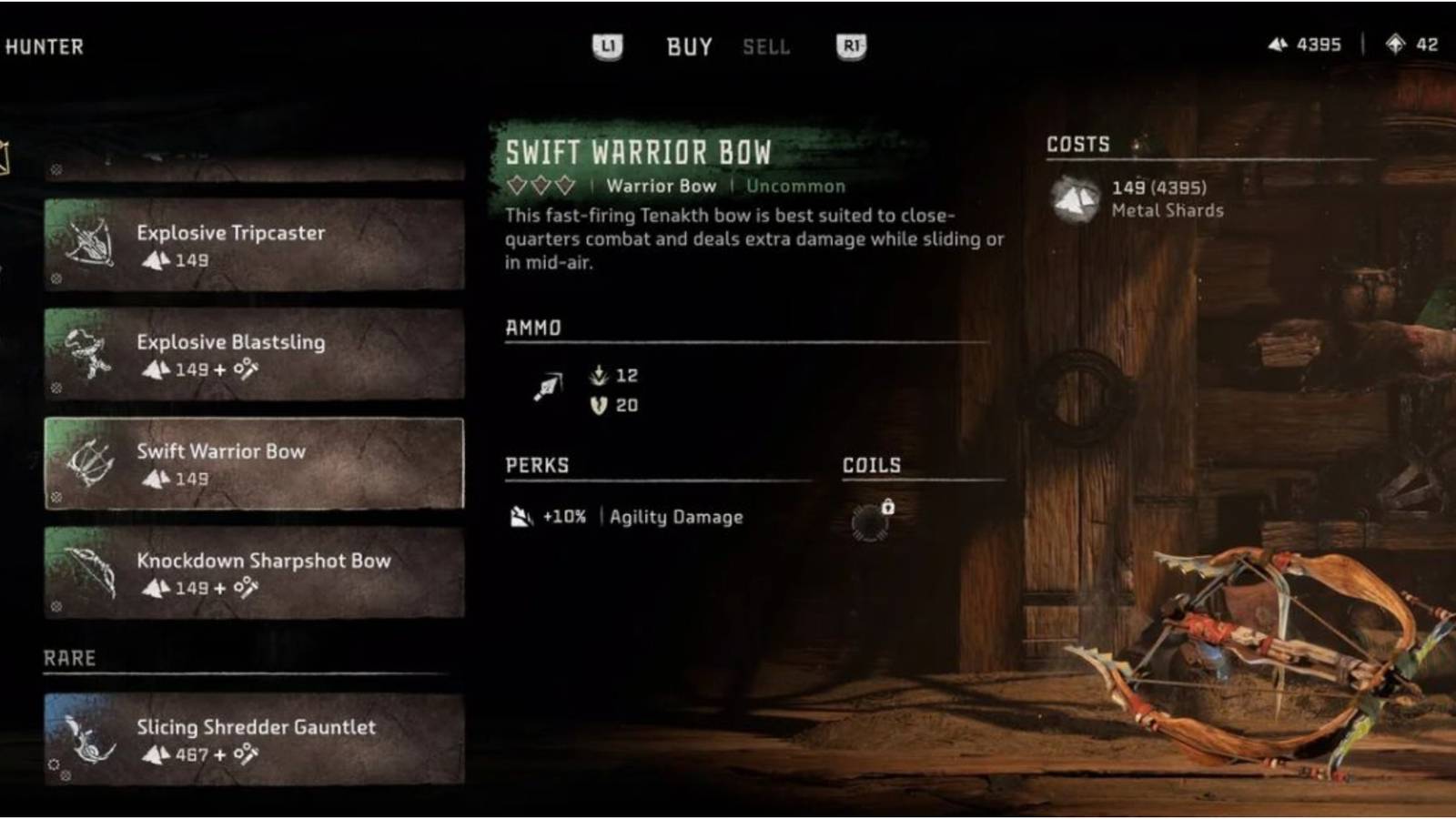Switch to the SELL tab
Viewport: 1456px width, 819px height.
click(767, 47)
